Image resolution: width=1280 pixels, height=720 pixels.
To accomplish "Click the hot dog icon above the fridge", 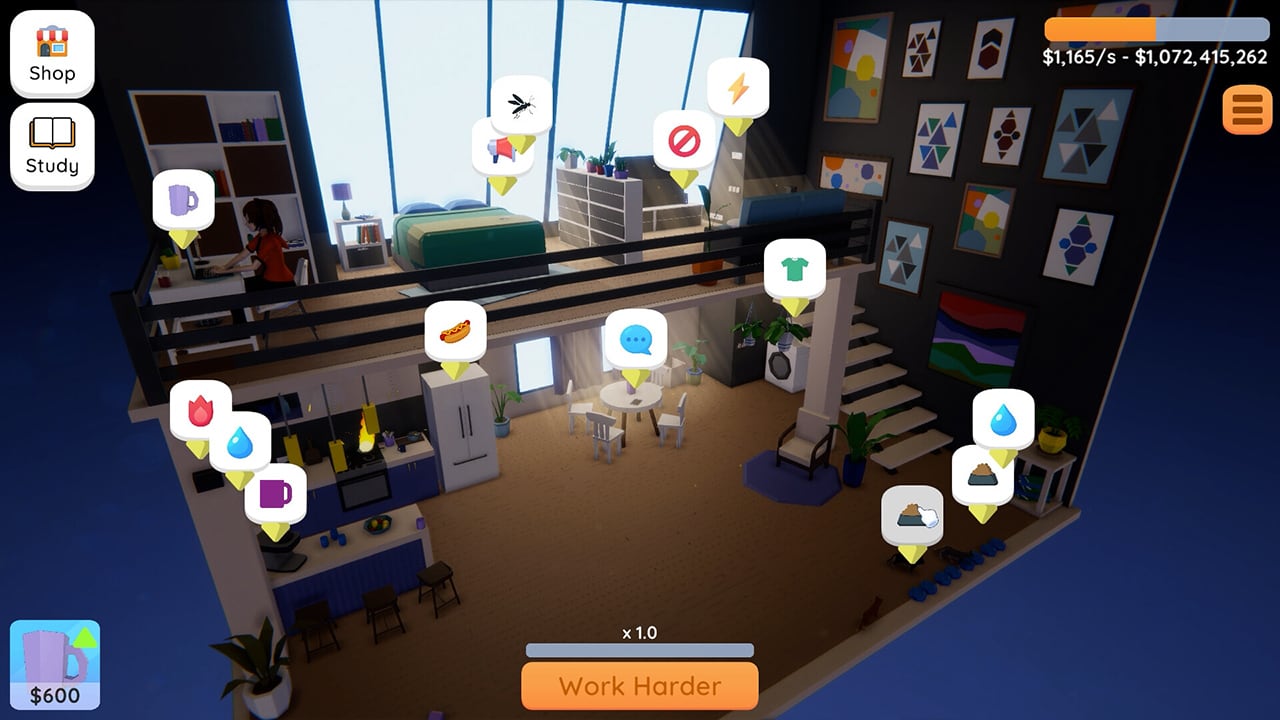I will click(456, 330).
